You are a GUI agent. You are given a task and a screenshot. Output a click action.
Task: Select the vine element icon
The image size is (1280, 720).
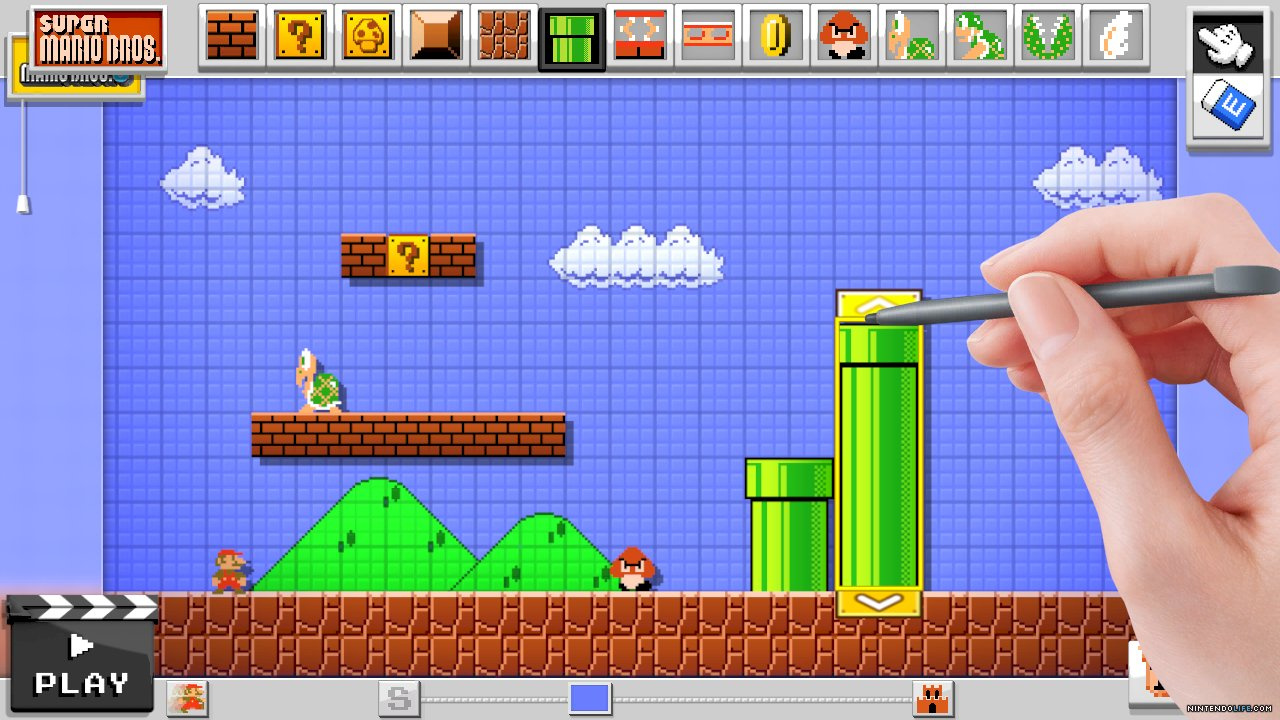click(x=1047, y=35)
